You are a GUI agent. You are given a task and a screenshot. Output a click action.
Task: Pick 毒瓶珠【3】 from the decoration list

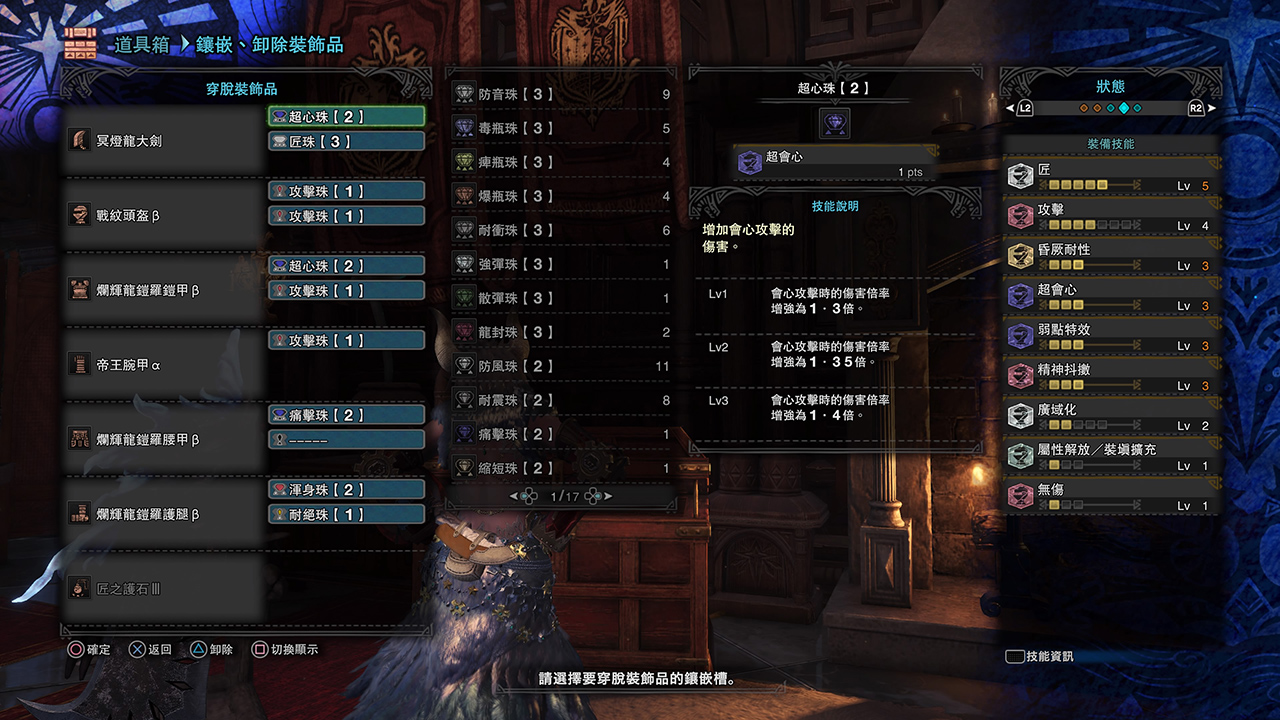[560, 129]
